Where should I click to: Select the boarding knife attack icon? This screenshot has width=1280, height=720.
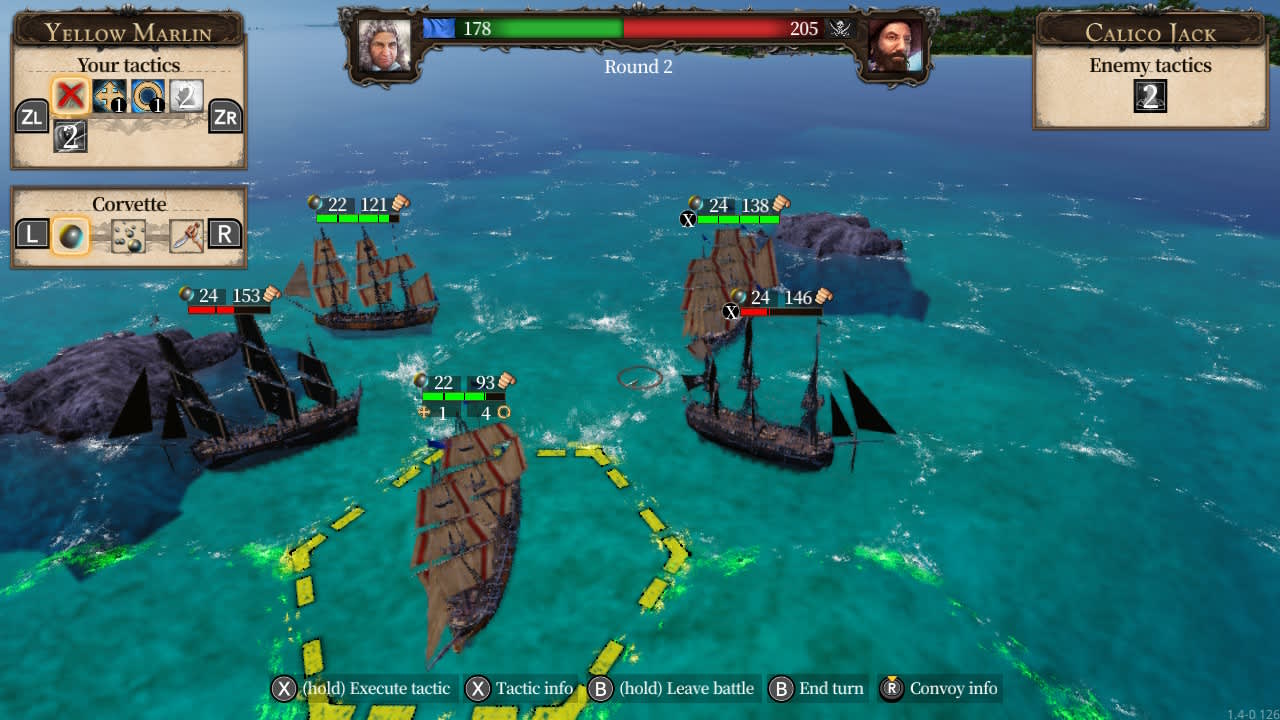pyautogui.click(x=186, y=234)
